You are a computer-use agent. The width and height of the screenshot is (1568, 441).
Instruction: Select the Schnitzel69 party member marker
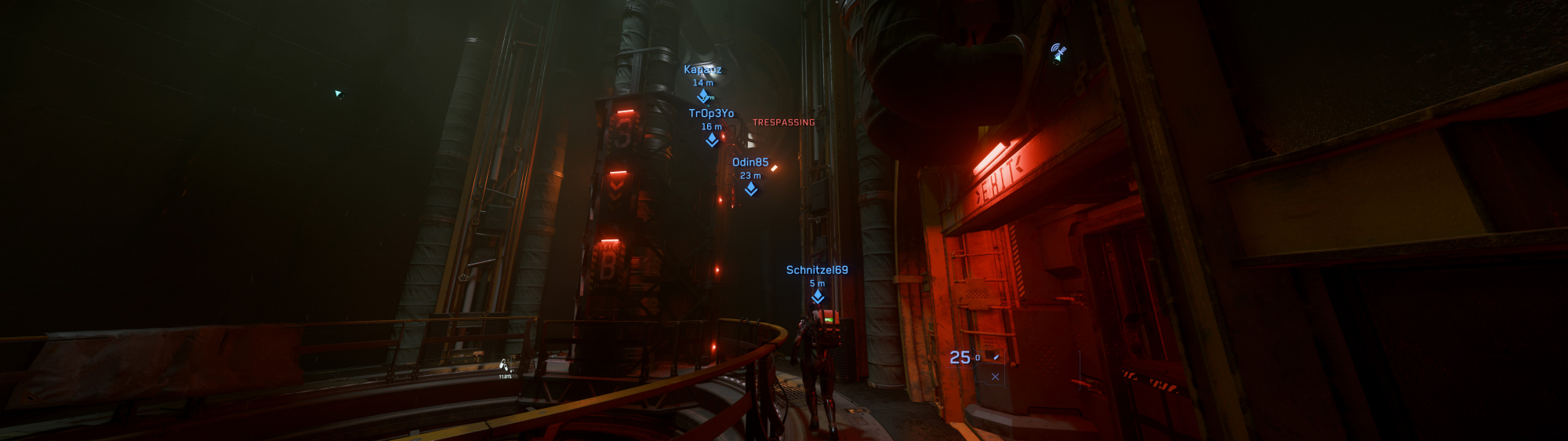818,296
